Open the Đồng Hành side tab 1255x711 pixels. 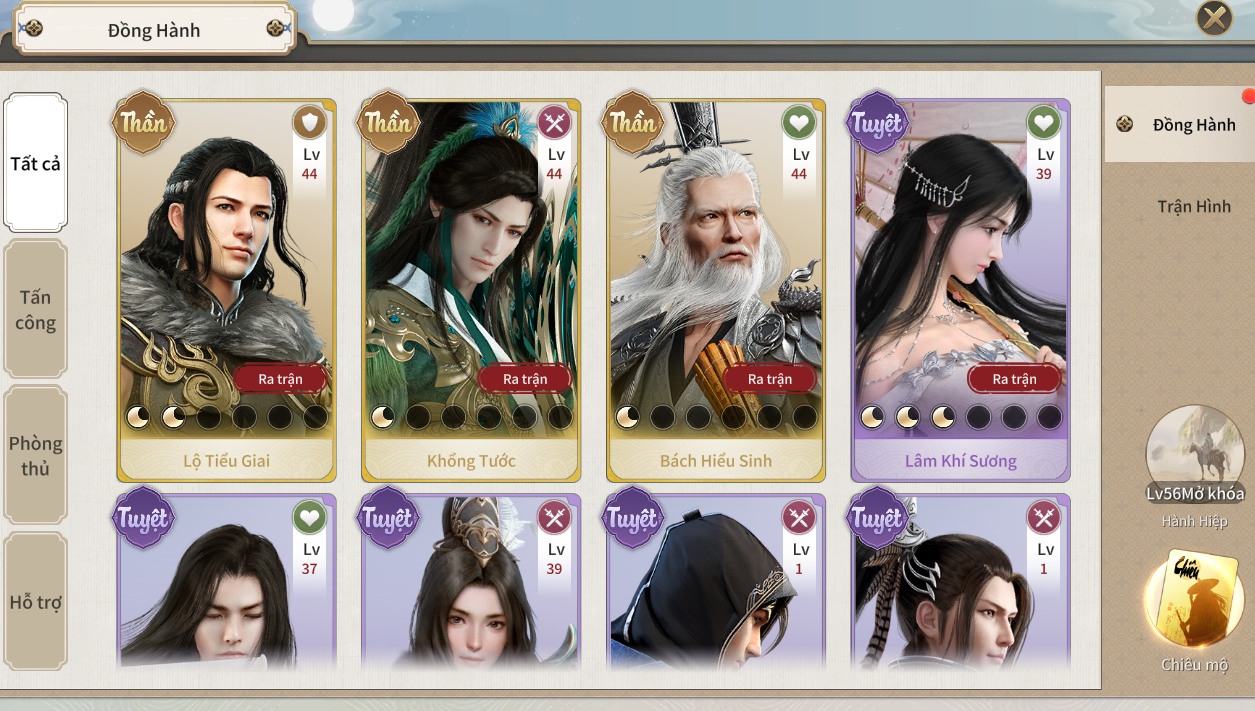[x=1180, y=125]
